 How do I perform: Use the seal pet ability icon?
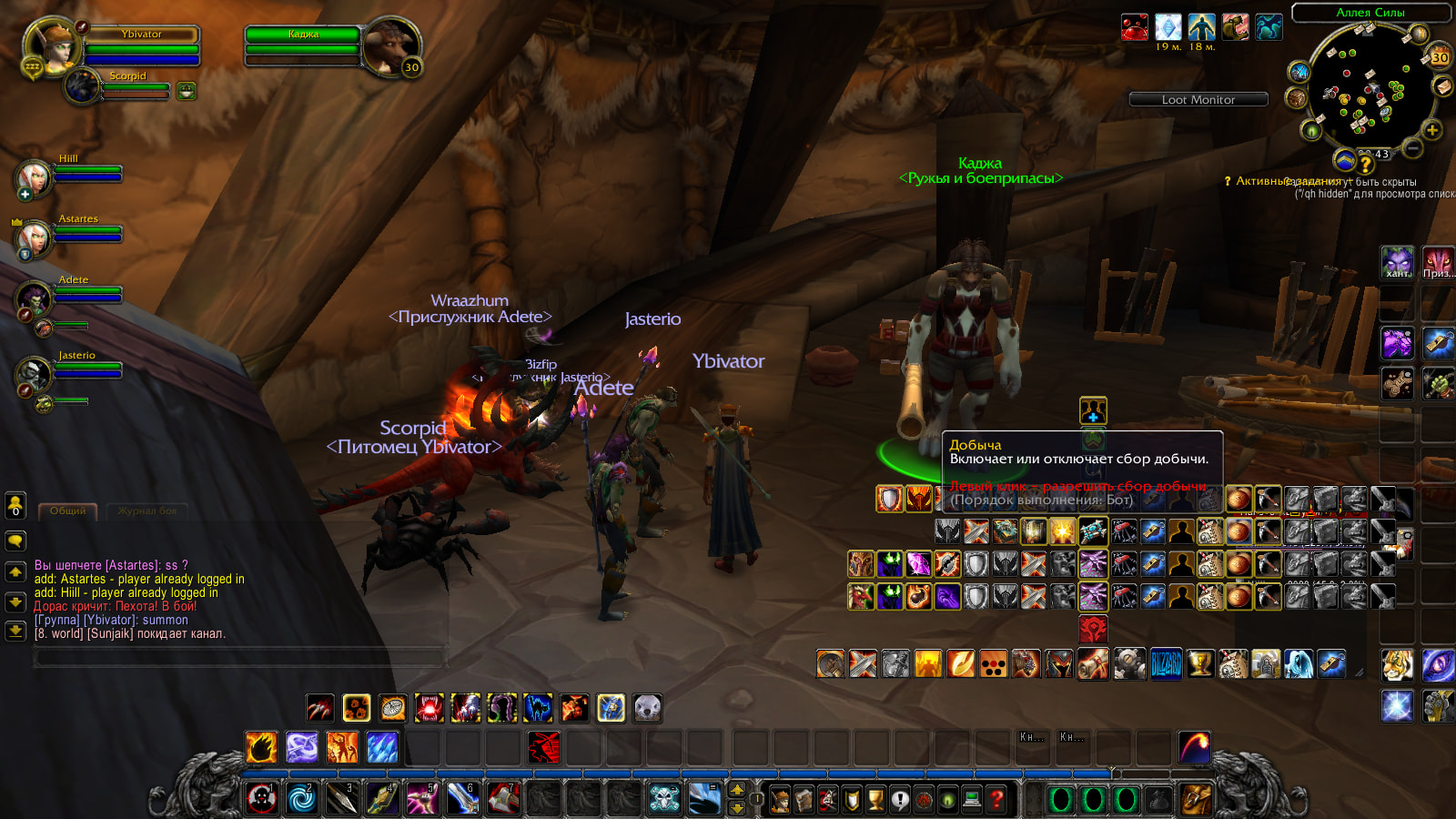coord(647,708)
